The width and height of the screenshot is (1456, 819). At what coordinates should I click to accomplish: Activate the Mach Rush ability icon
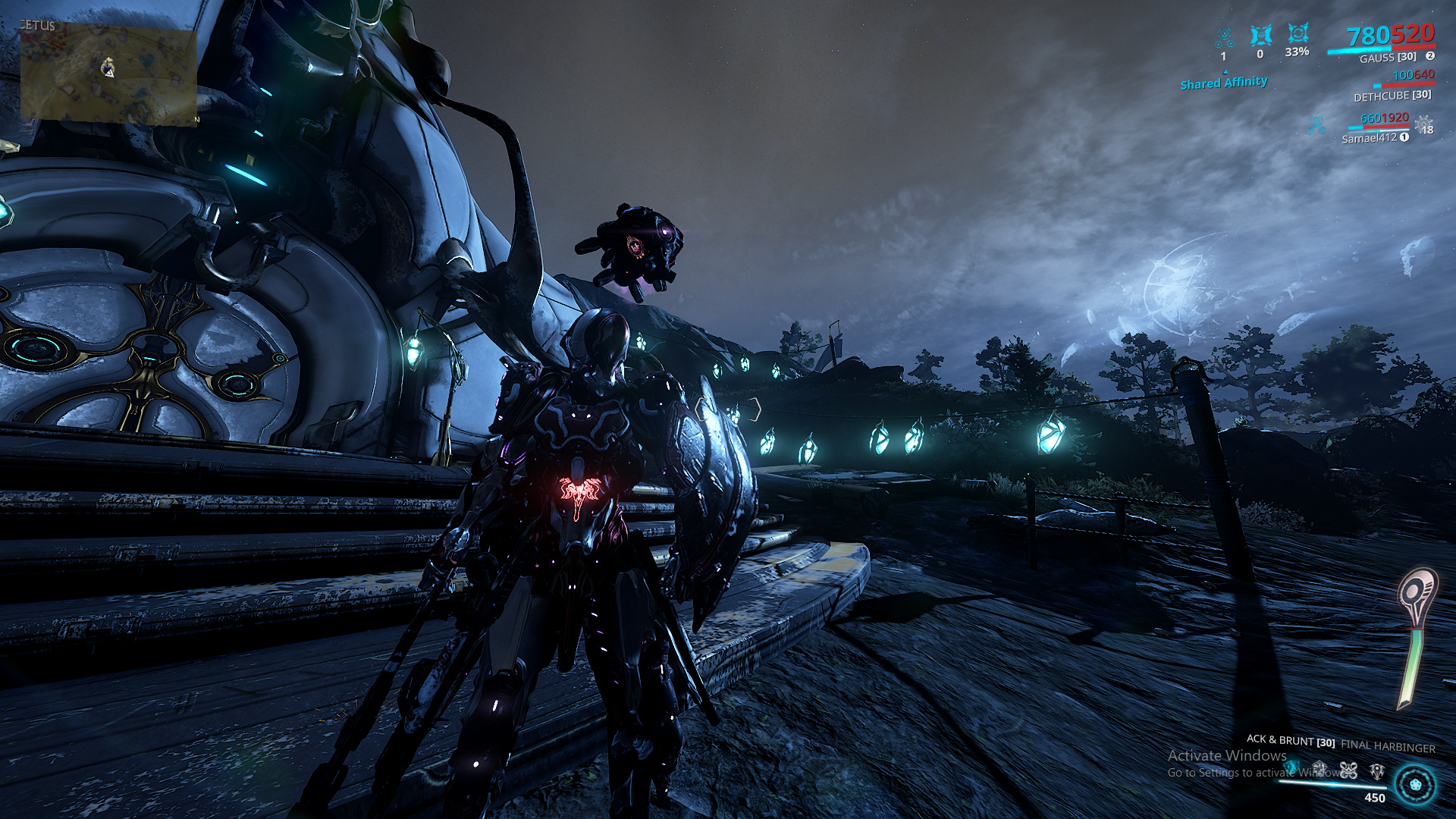click(x=1291, y=767)
